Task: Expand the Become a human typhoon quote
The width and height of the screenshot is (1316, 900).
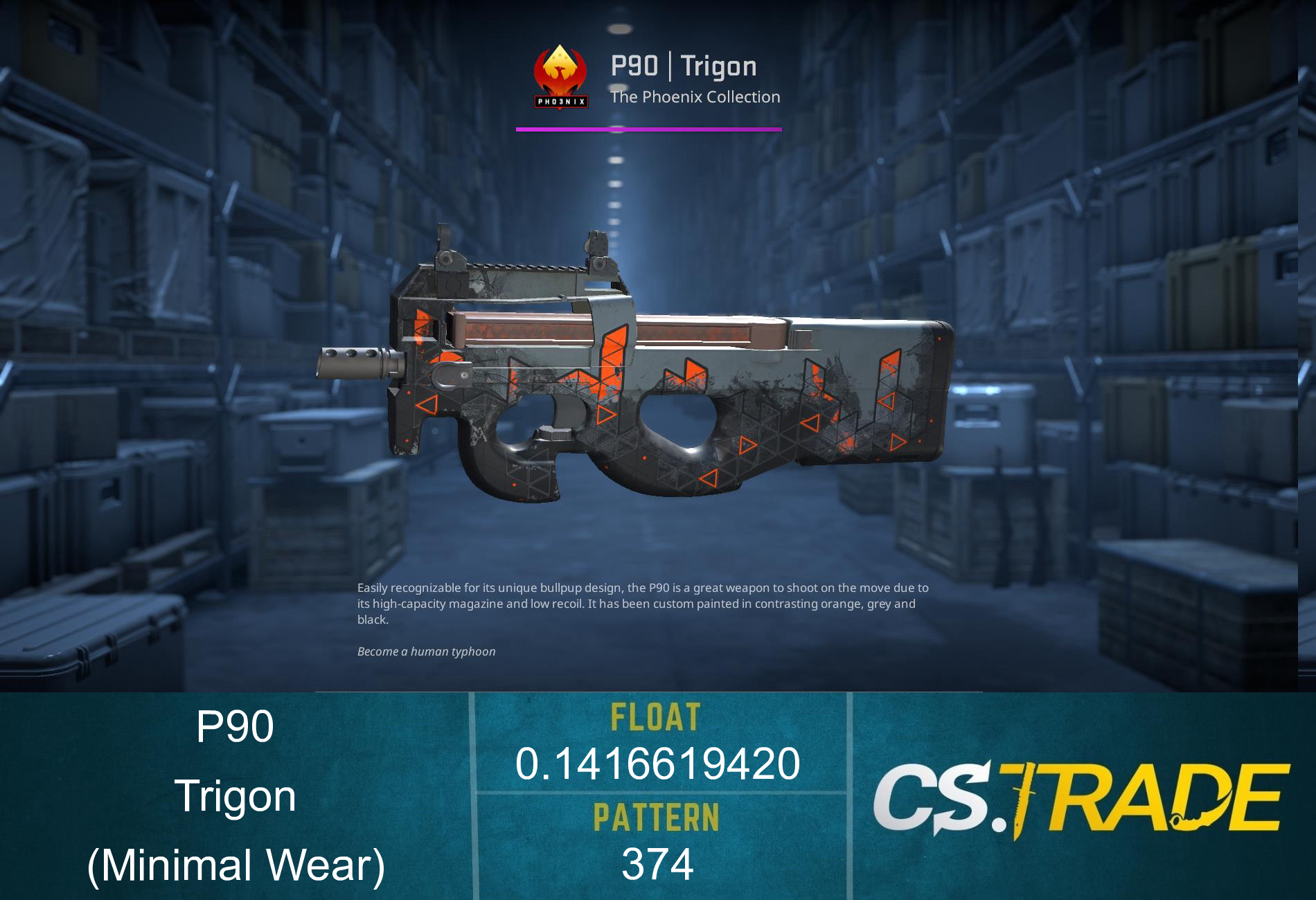Action: tap(427, 651)
